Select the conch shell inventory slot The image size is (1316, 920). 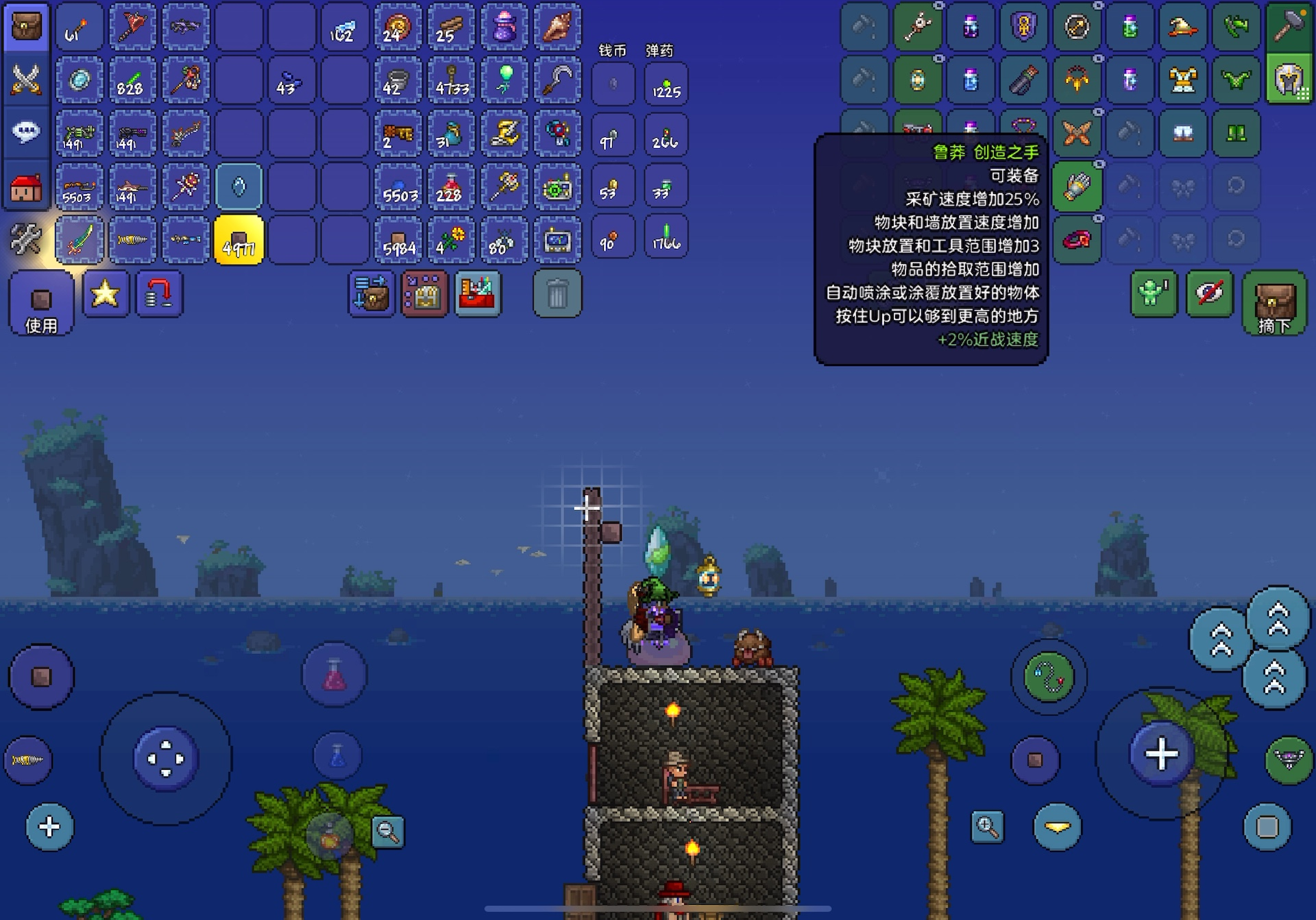(557, 27)
